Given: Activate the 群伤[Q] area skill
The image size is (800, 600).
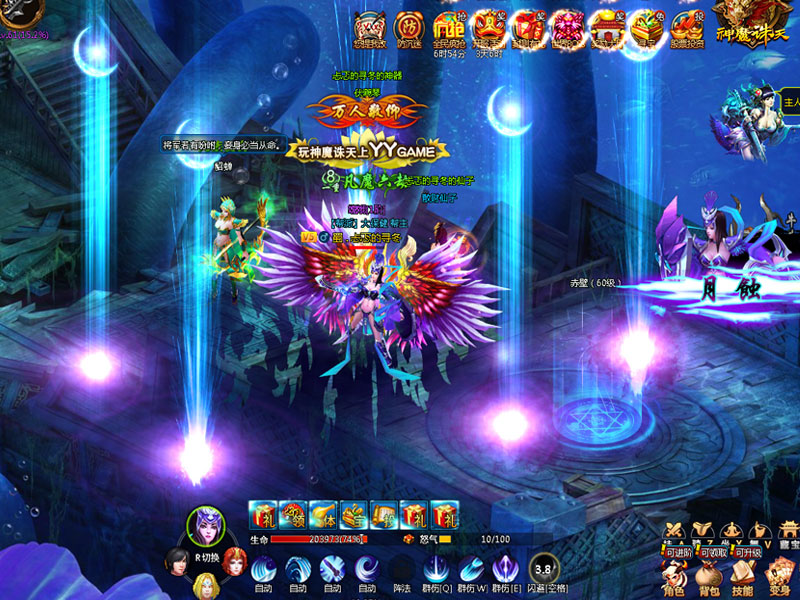Looking at the screenshot, I should tap(436, 569).
